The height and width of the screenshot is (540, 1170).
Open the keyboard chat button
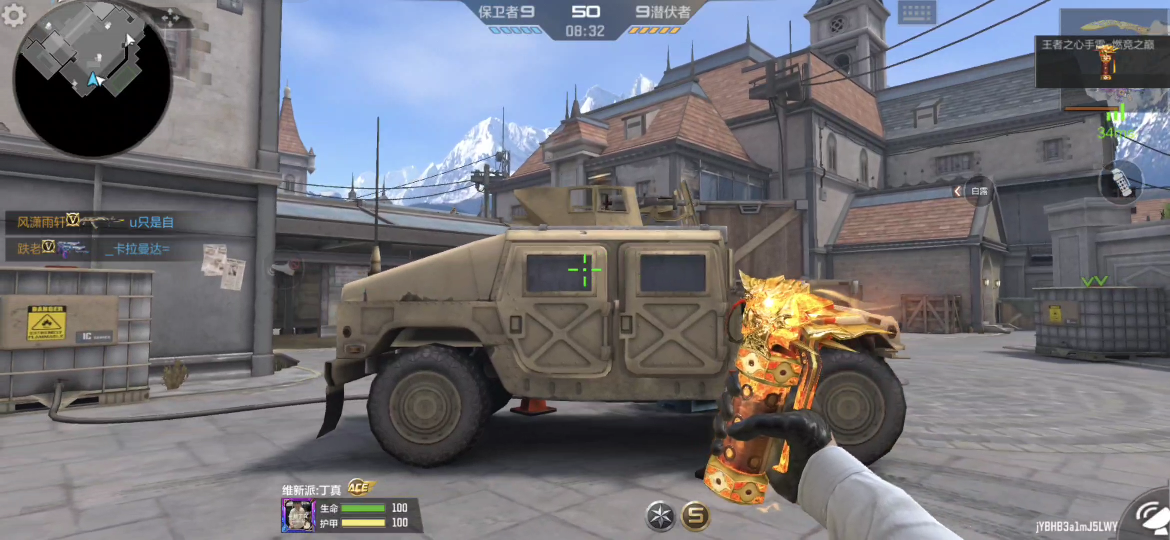[x=915, y=13]
